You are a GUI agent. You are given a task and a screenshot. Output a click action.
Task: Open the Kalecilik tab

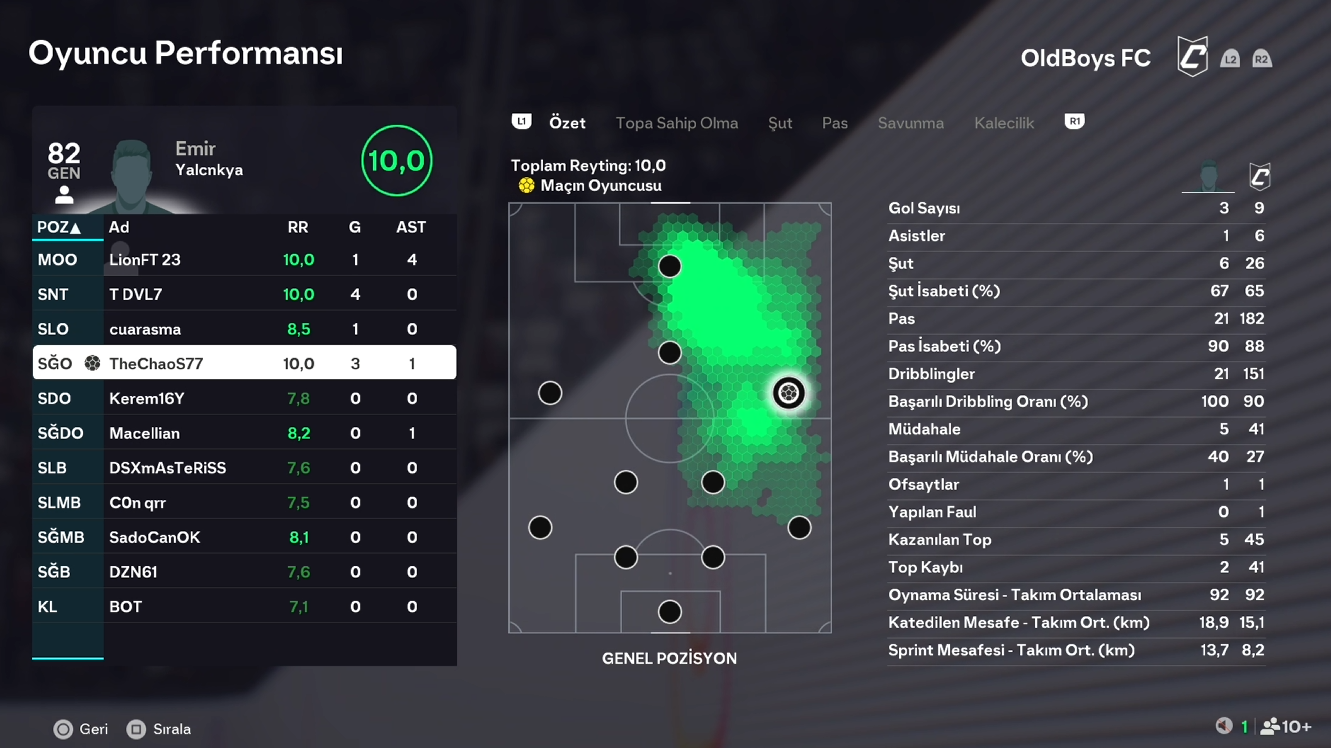1004,123
